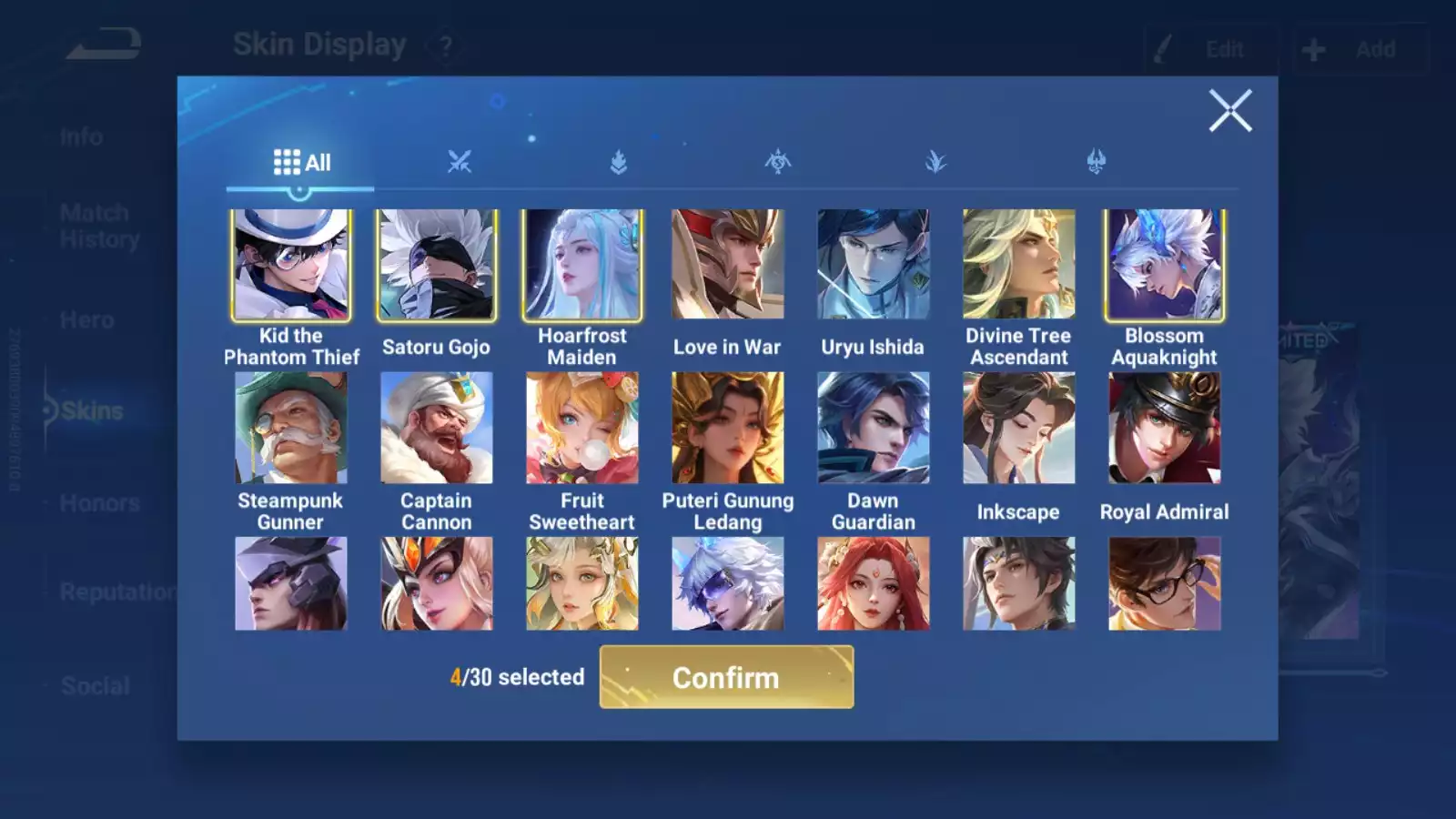Select the Love in War skin
1456x819 pixels.
728,265
